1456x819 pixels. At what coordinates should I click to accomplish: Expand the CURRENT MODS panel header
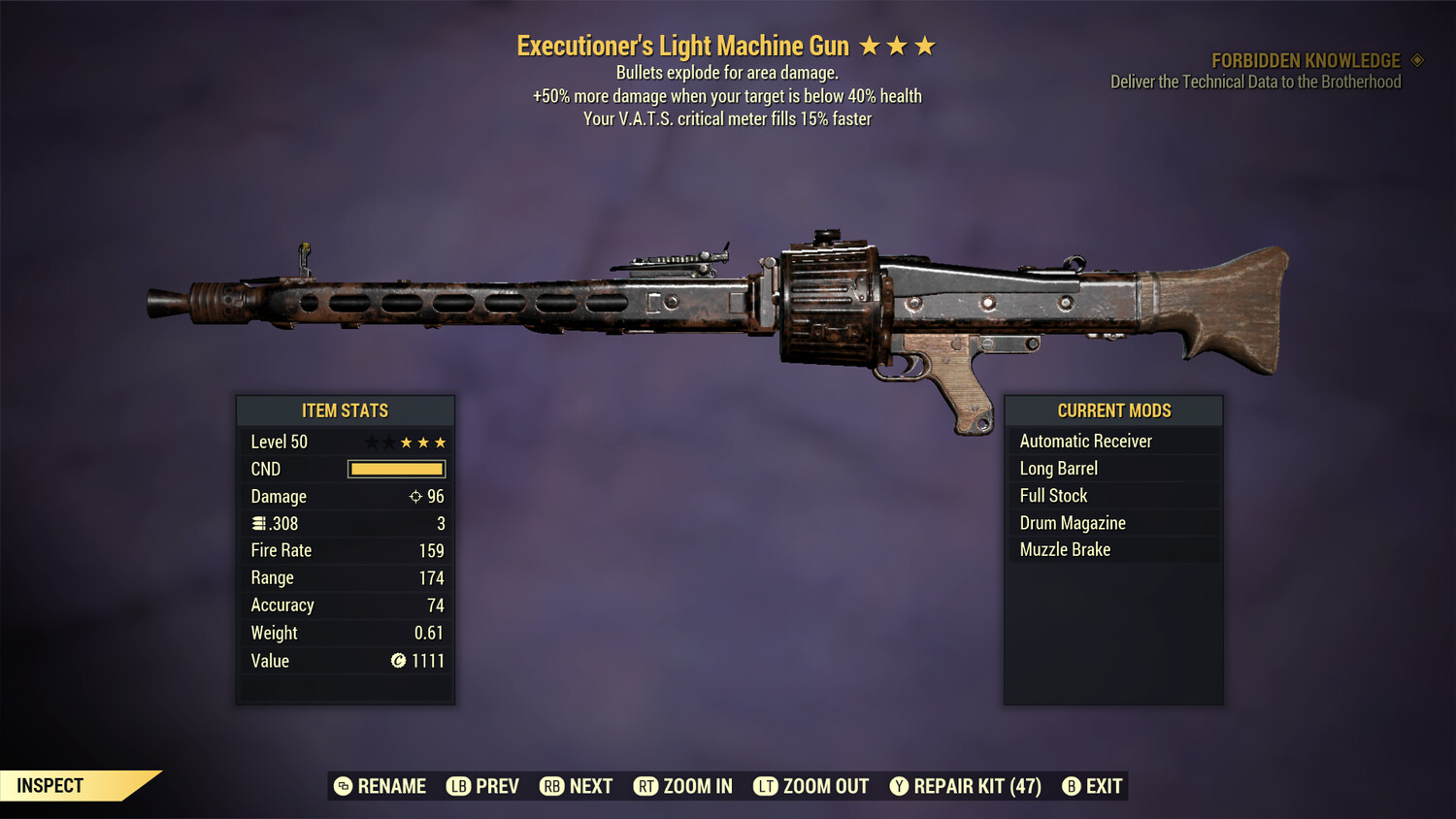pos(1113,410)
